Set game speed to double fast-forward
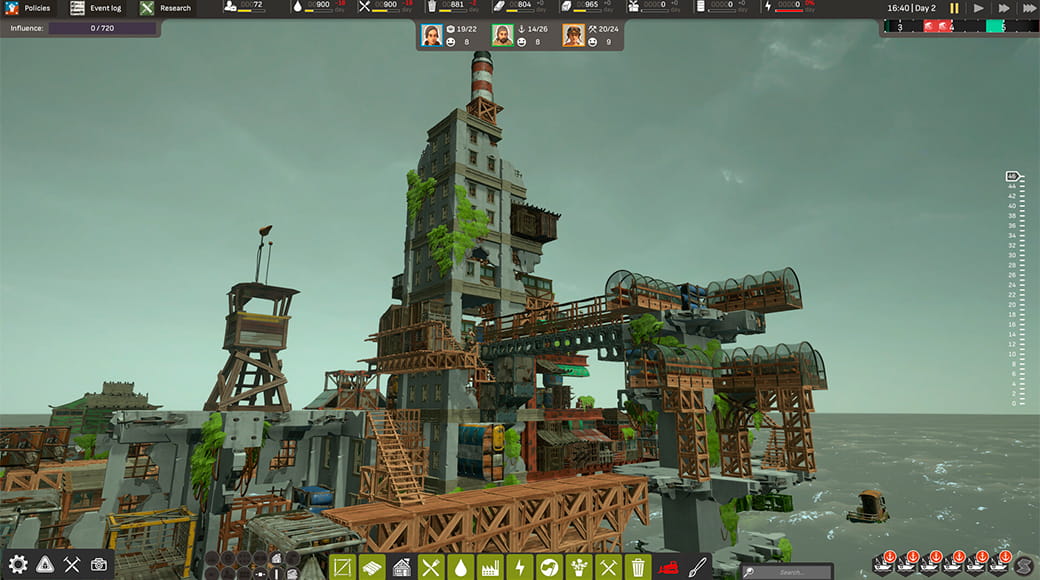The height and width of the screenshot is (580, 1040). 1002,8
